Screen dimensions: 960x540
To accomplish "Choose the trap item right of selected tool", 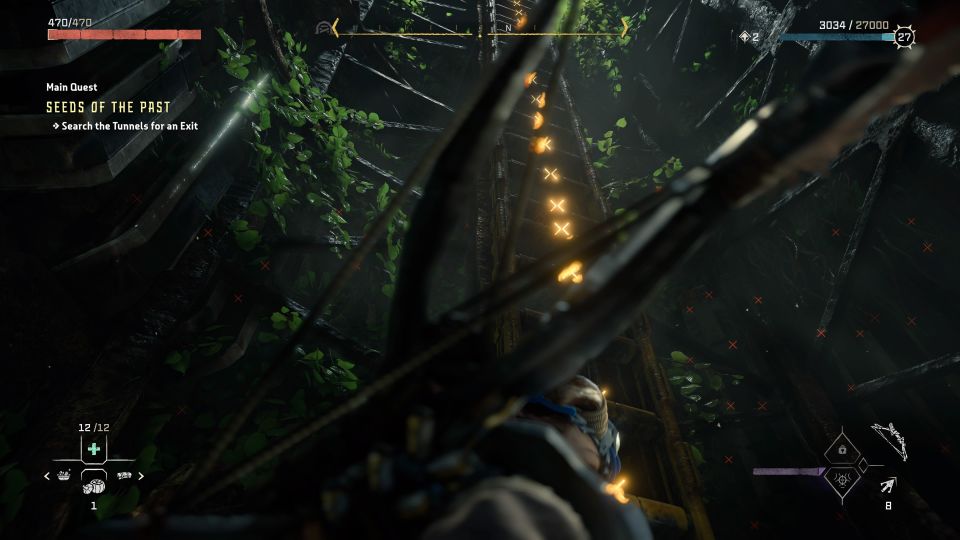I will pyautogui.click(x=124, y=476).
